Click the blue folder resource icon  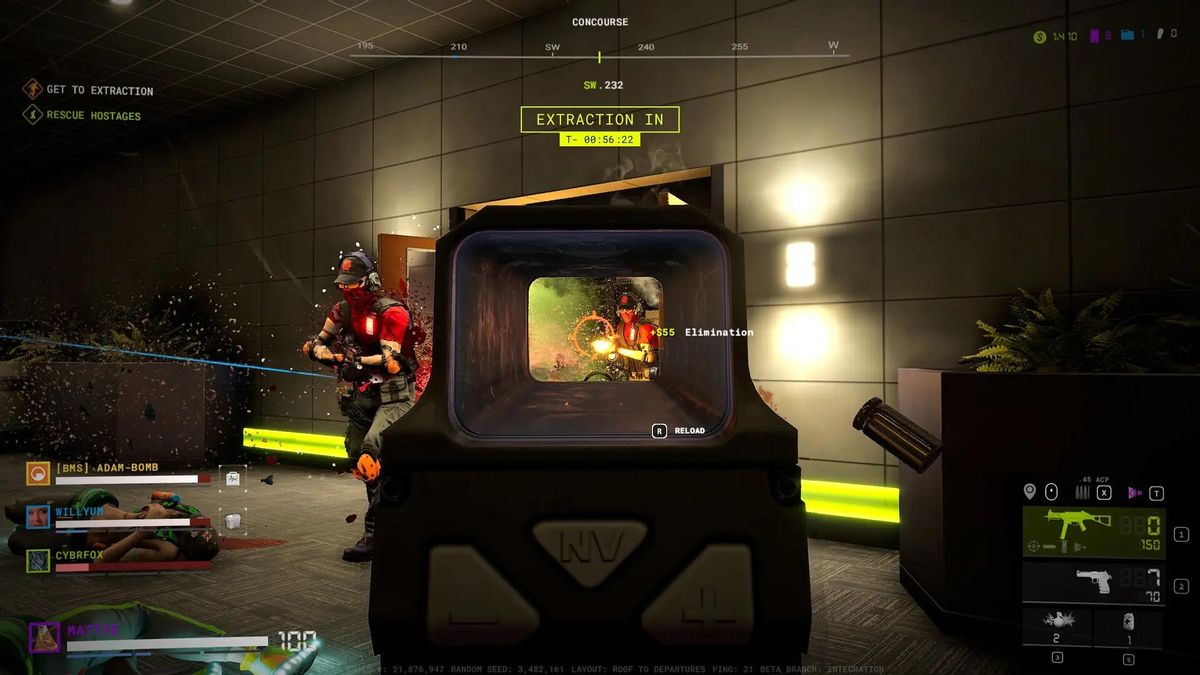click(x=1127, y=35)
